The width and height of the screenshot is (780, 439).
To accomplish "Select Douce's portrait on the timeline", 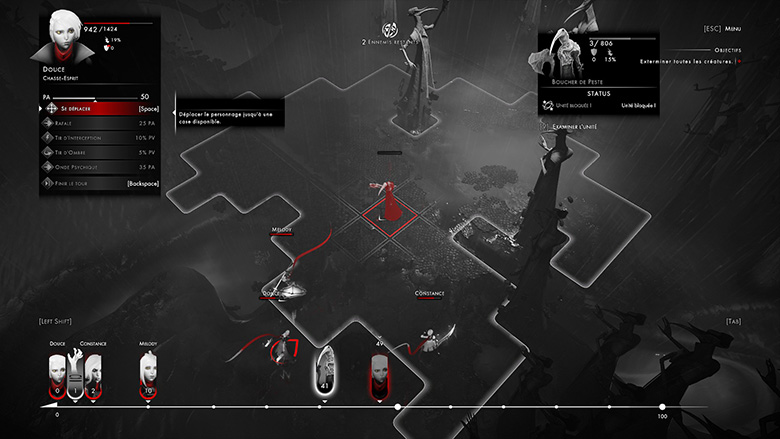I will pos(57,372).
